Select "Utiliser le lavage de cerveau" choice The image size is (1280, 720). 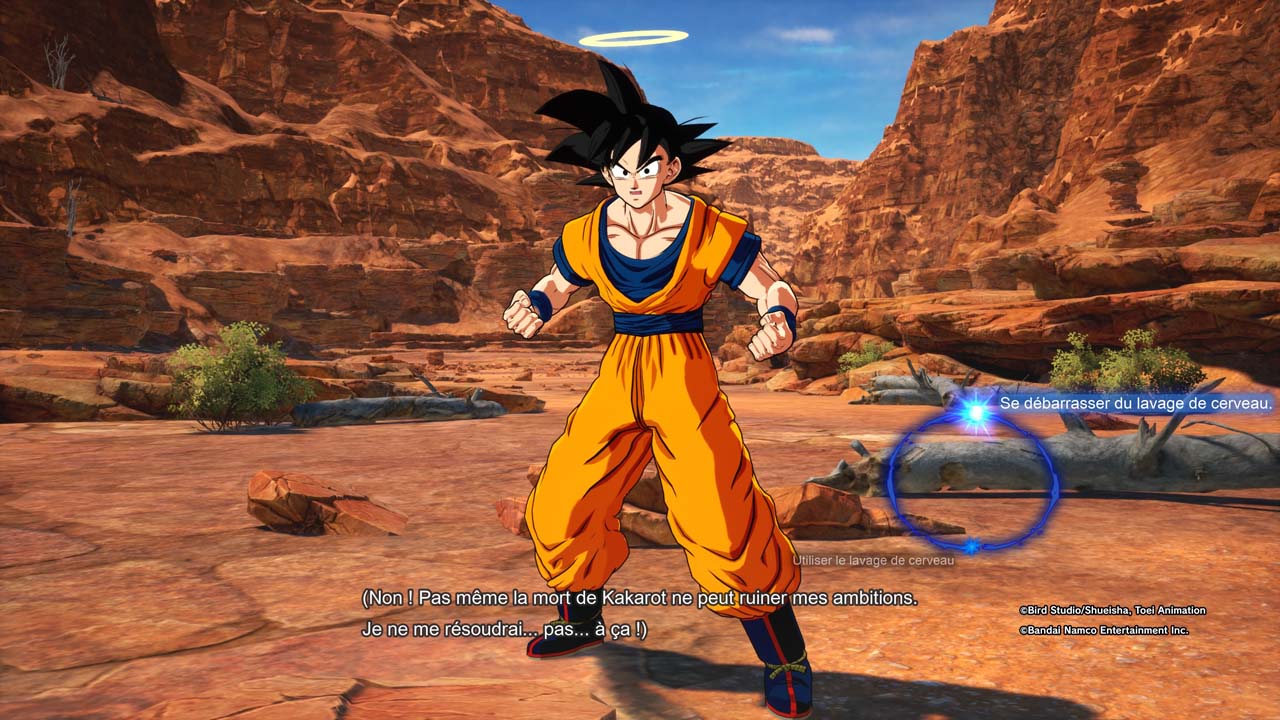click(873, 560)
